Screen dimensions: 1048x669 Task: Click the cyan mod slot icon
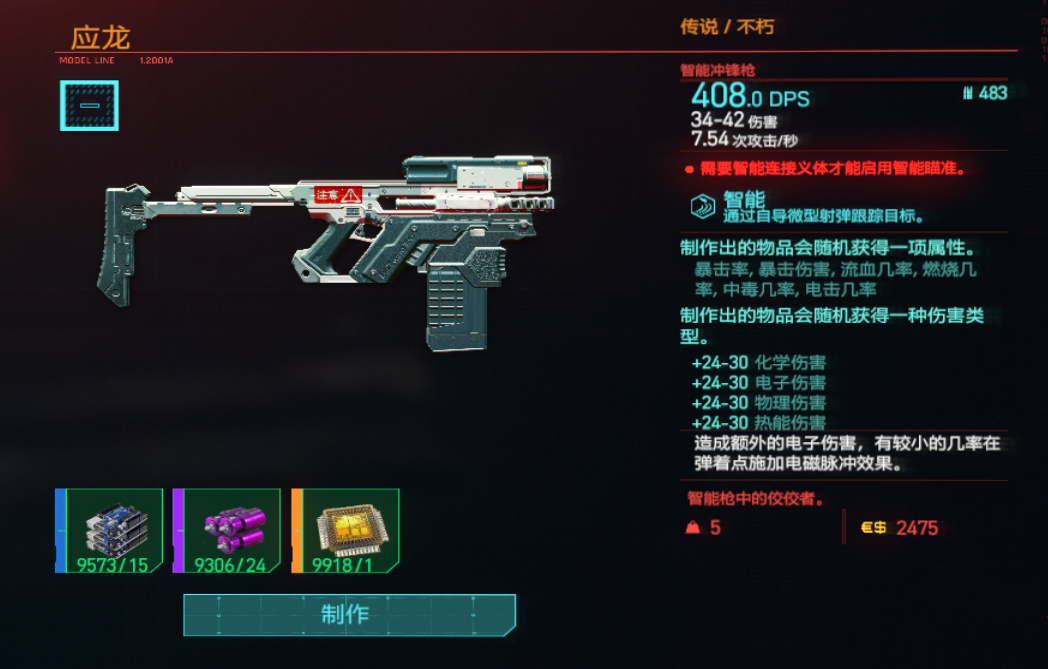[x=89, y=105]
